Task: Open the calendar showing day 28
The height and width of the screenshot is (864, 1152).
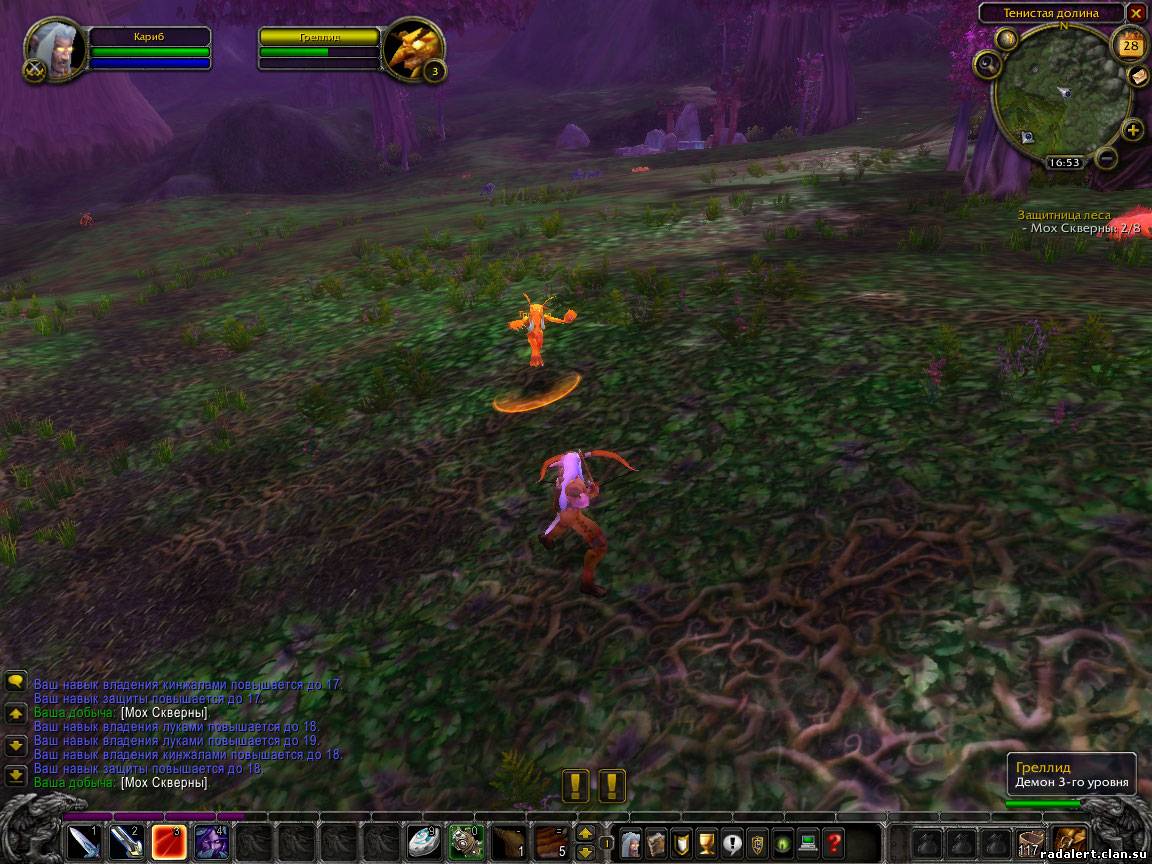Action: coord(1131,45)
